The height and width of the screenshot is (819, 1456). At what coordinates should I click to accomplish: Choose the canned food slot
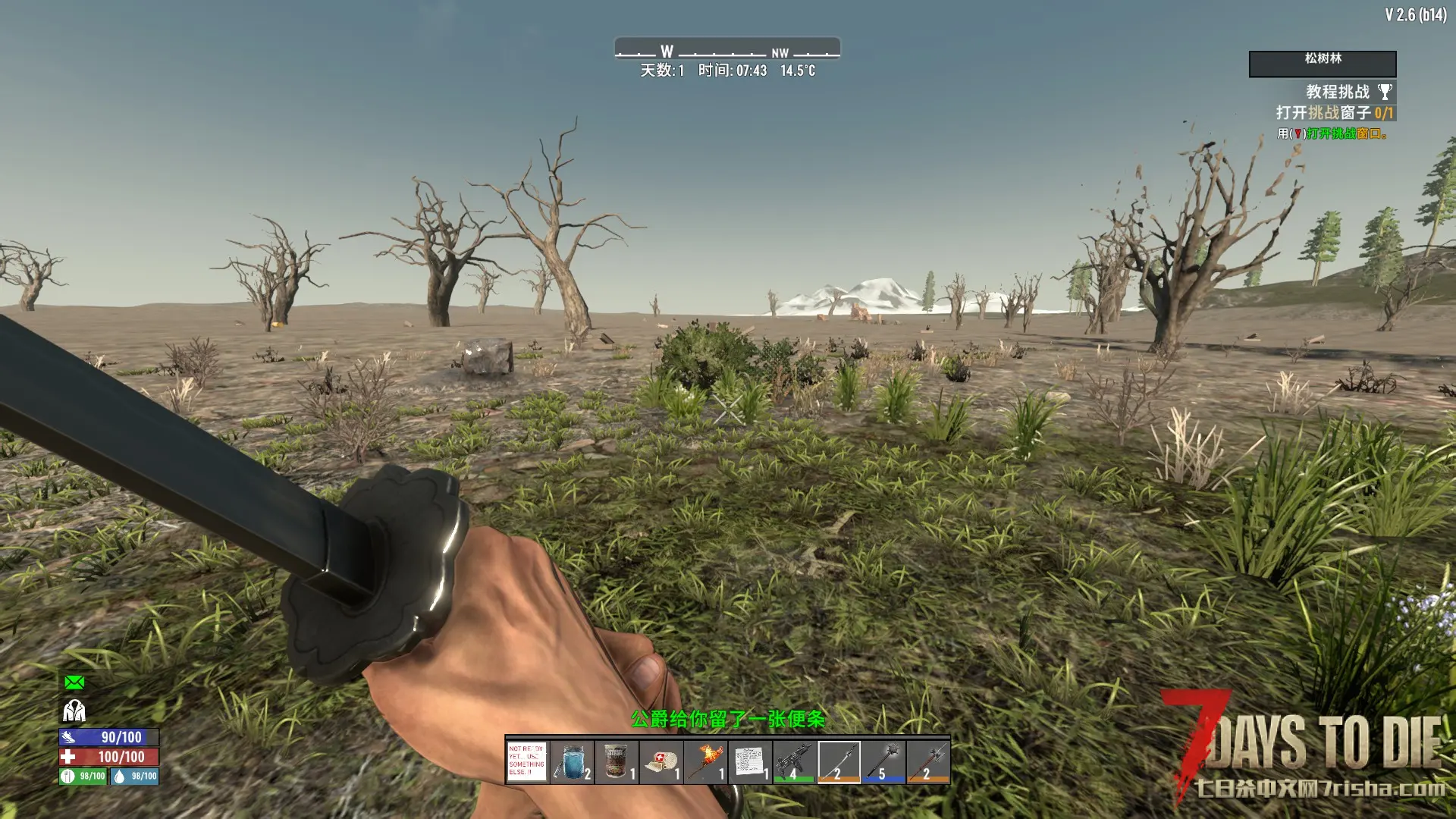click(616, 761)
